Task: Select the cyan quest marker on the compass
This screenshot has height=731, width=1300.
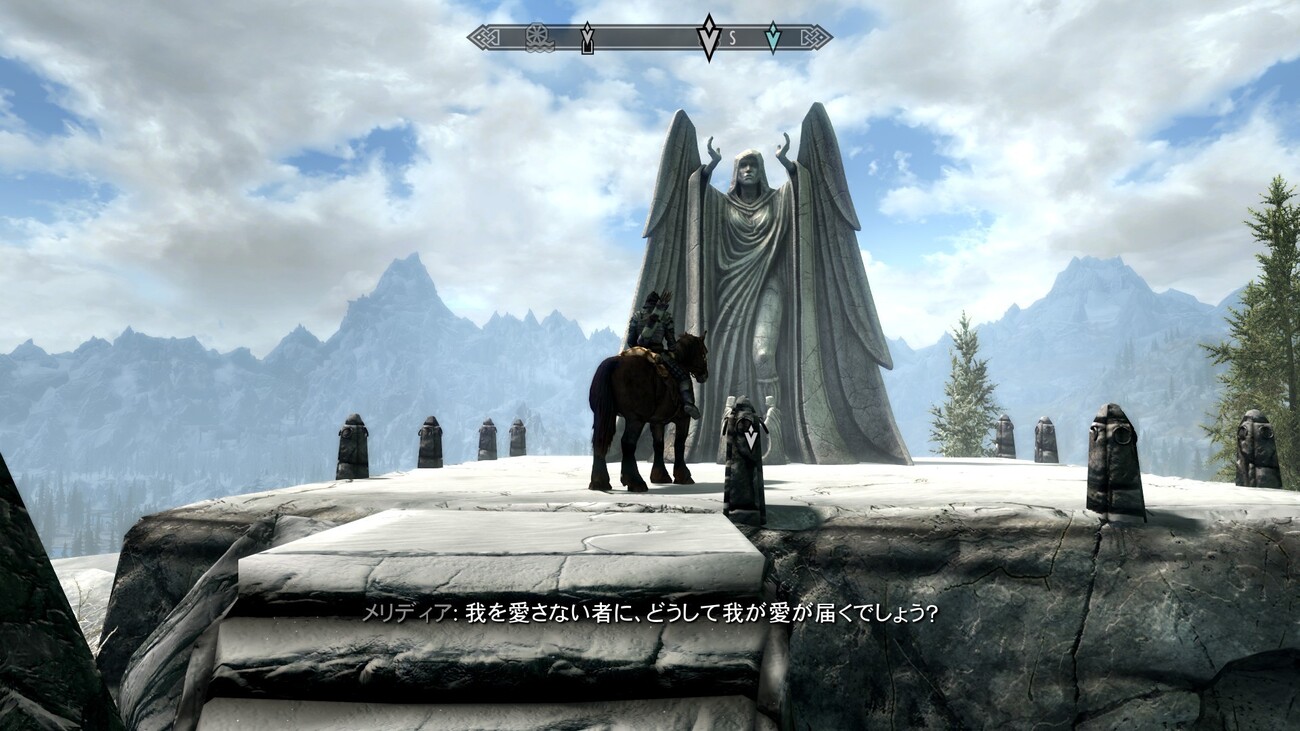Action: [x=772, y=38]
